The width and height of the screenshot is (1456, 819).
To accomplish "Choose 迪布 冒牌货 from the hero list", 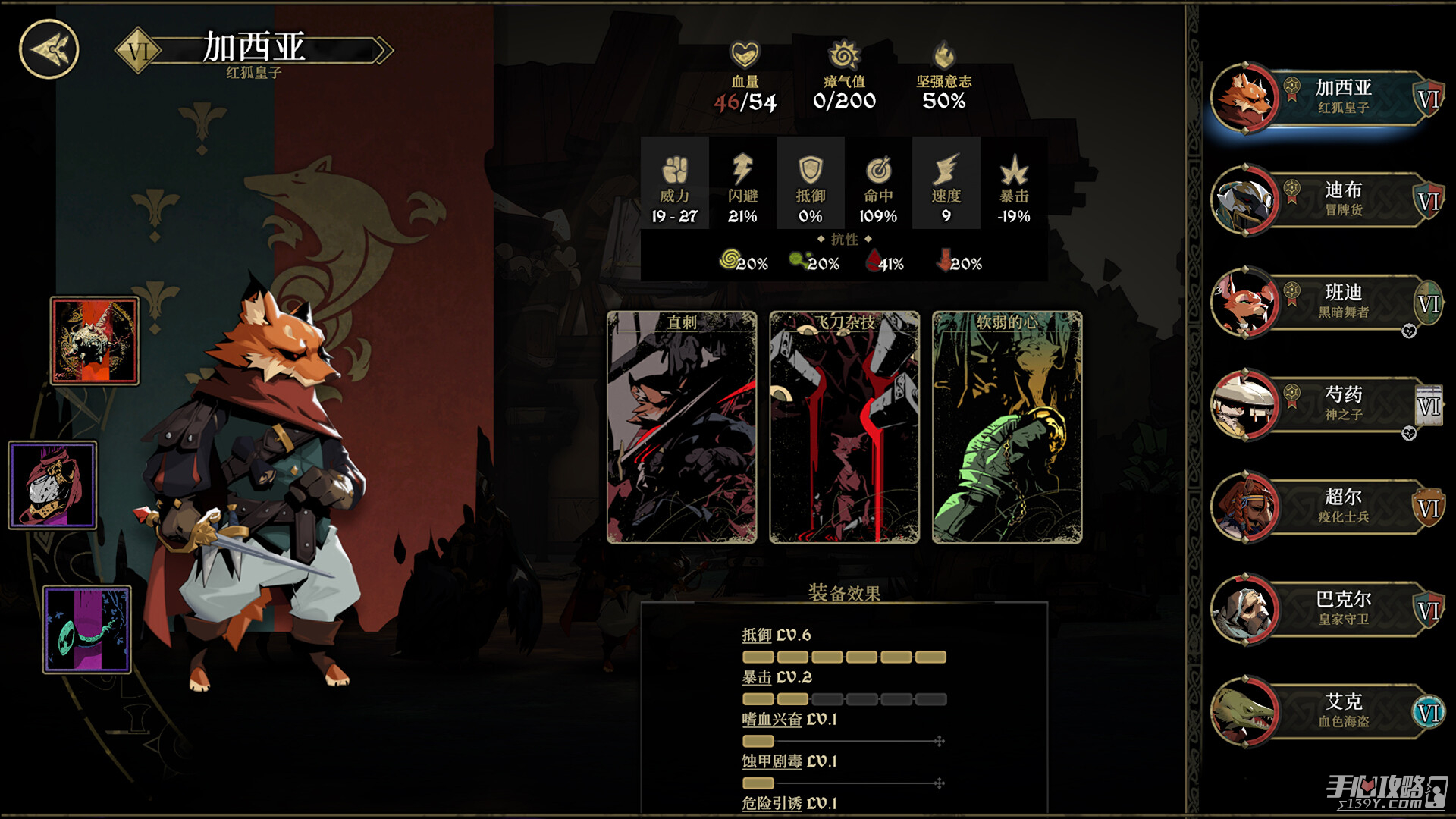I will [1326, 200].
